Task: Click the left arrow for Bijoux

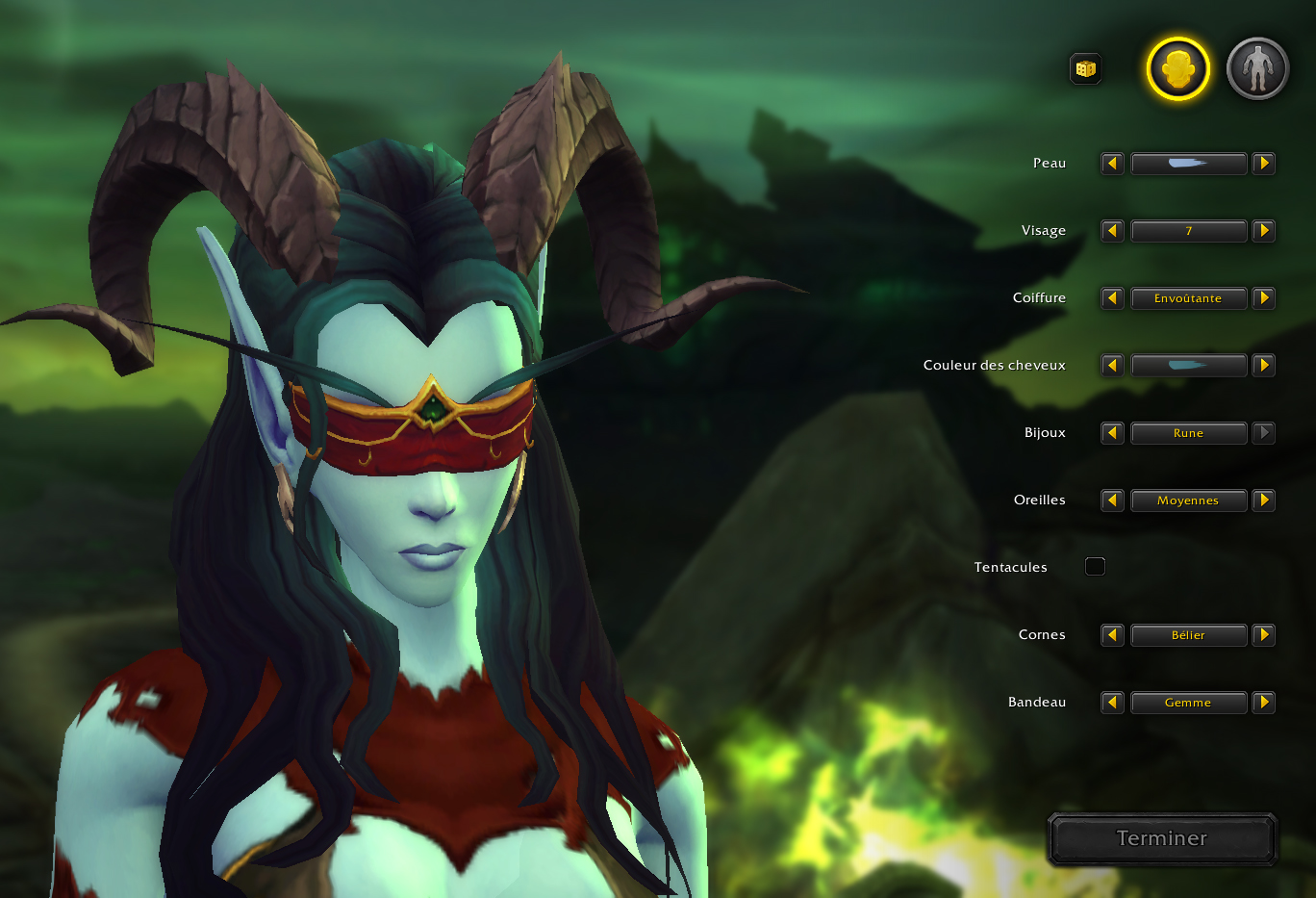Action: (x=1112, y=432)
